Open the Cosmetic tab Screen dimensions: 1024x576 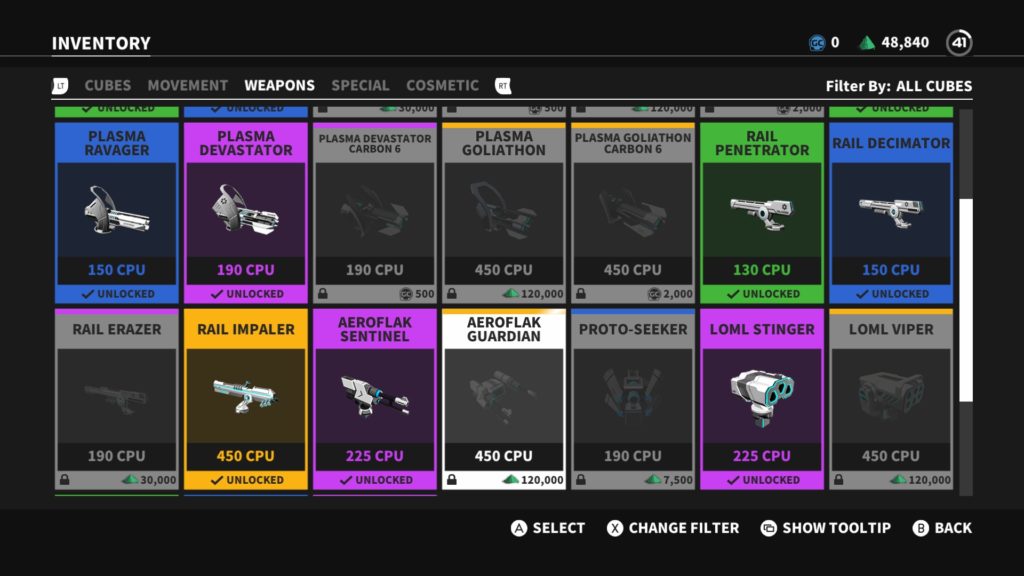click(442, 86)
